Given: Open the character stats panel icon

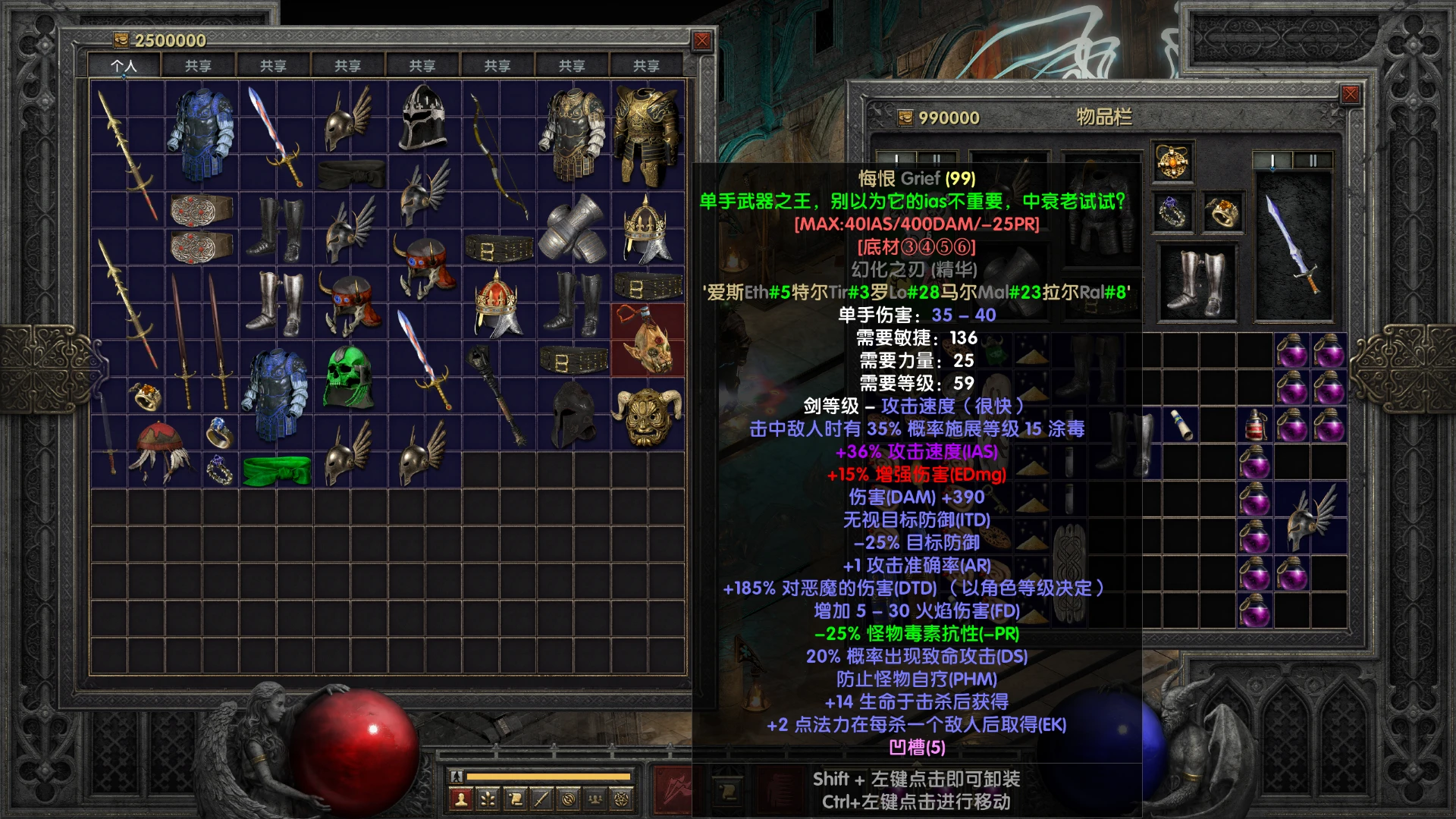Looking at the screenshot, I should [x=461, y=800].
